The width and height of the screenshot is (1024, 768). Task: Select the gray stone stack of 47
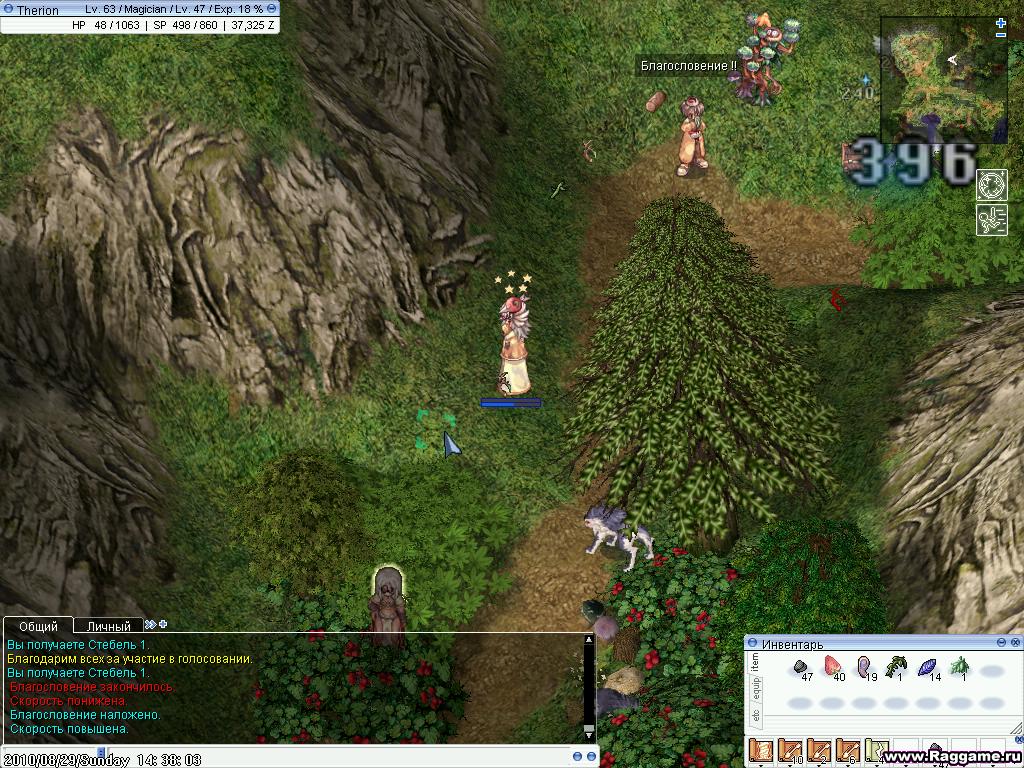click(801, 666)
